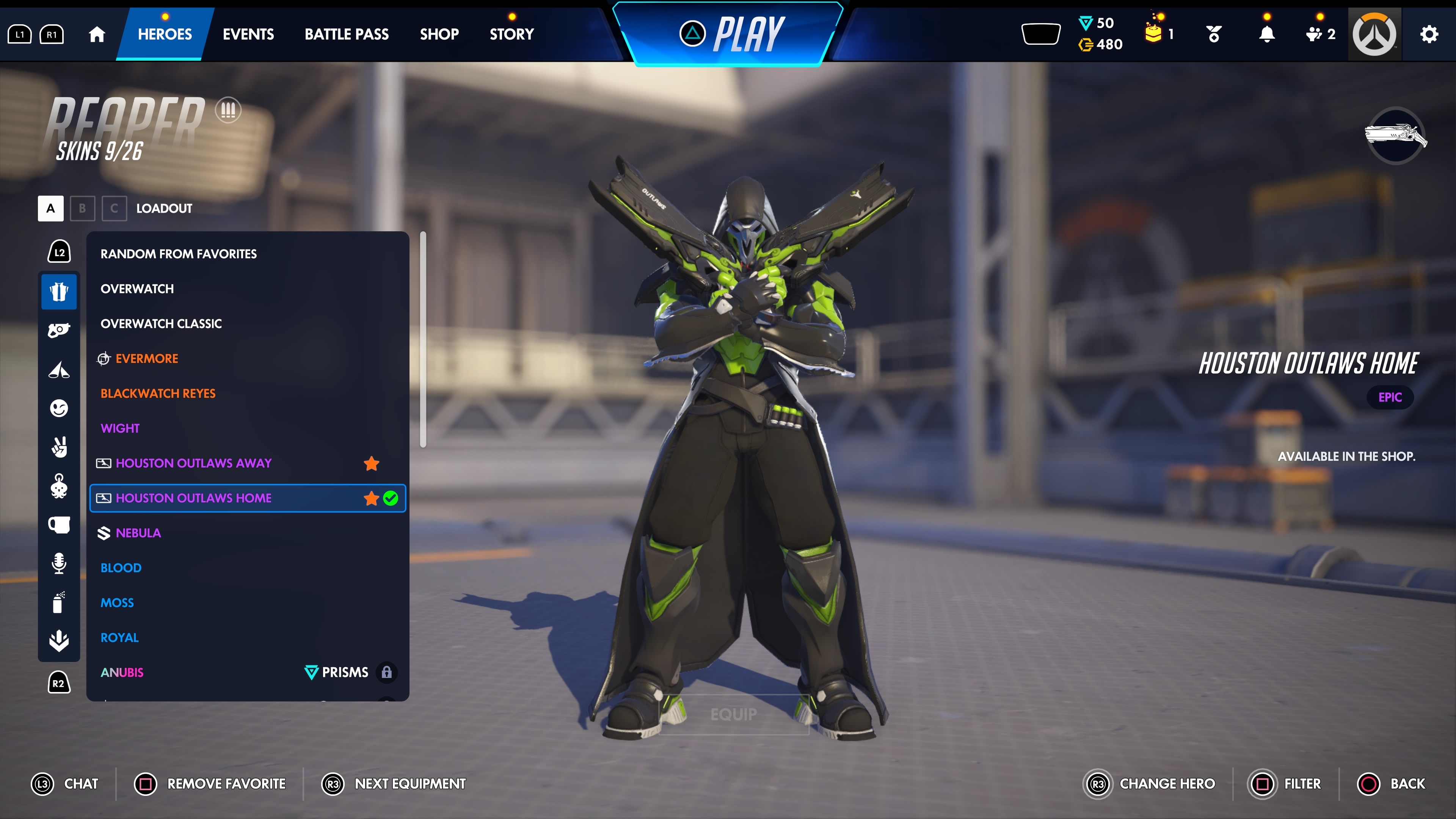Open the settings gear

[x=1429, y=35]
